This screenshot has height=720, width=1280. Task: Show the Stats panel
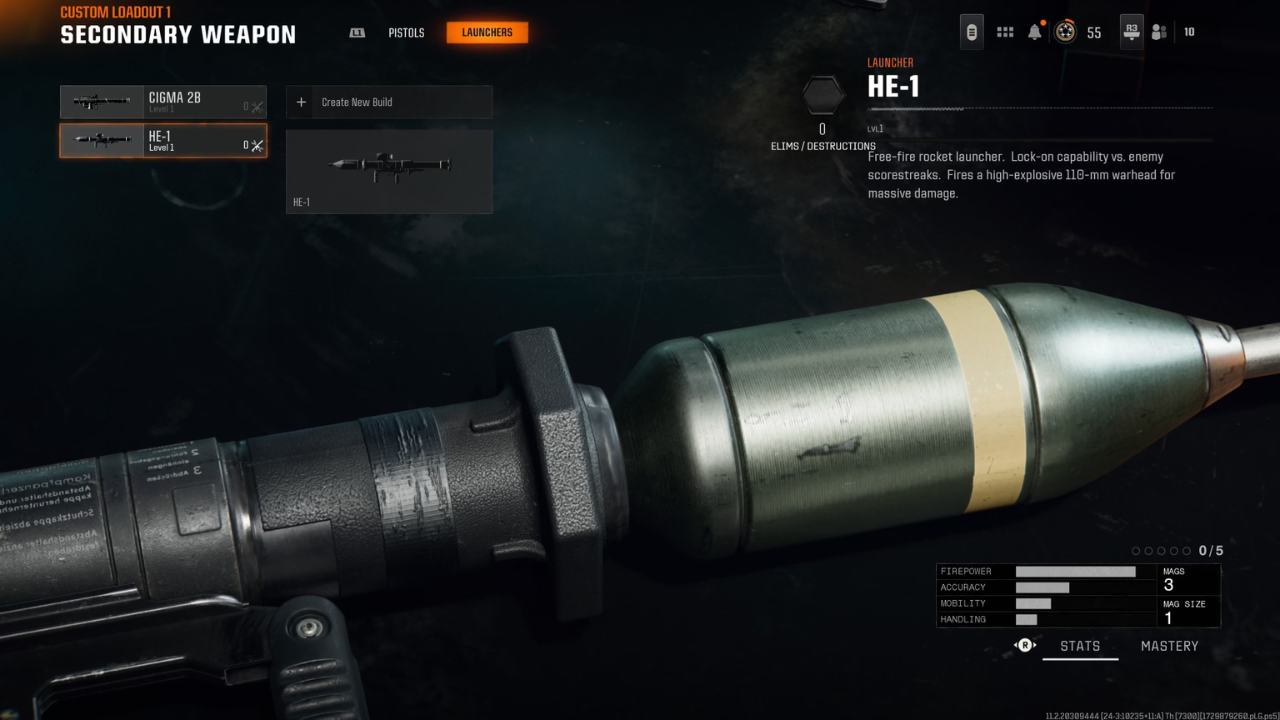coord(1080,646)
